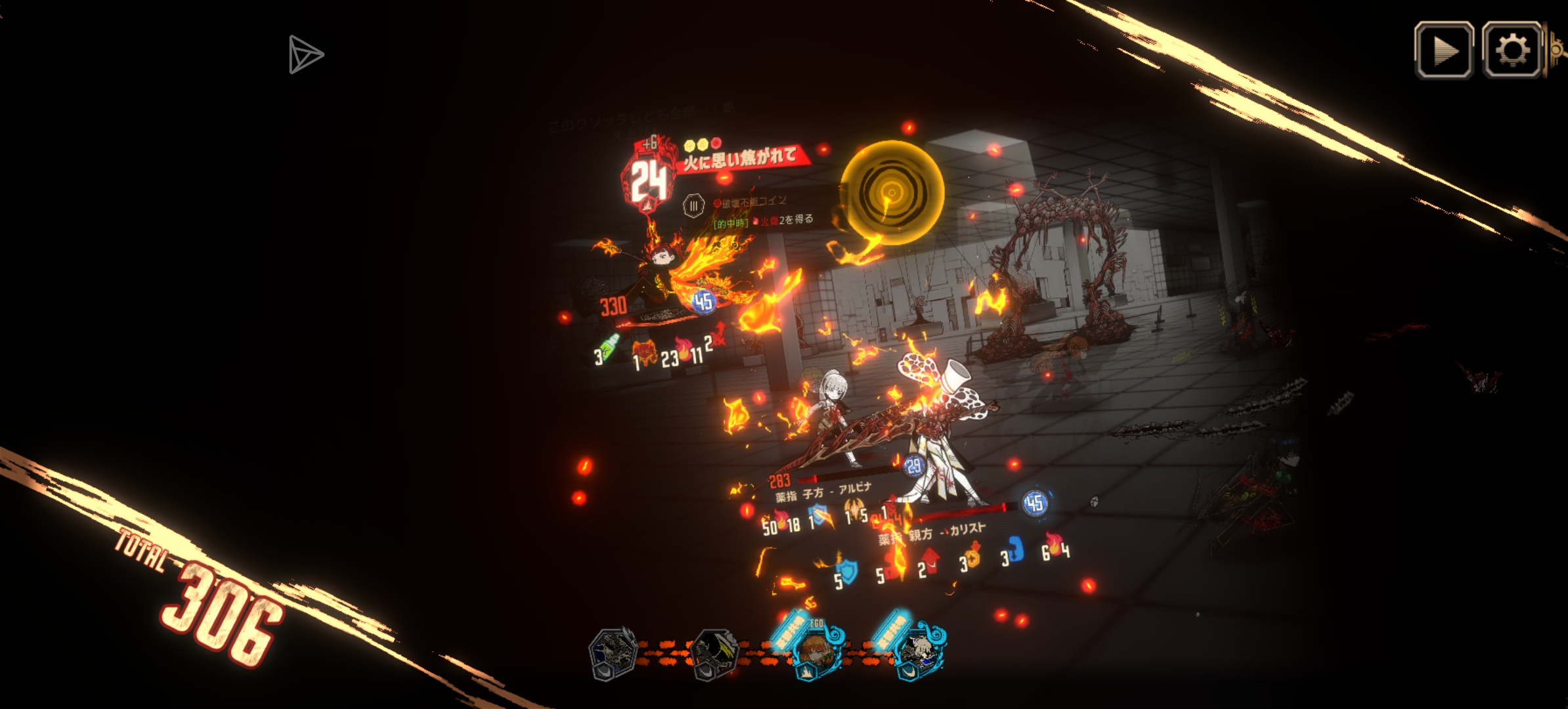Choose the gray skill portrait with dark-blue figure
This screenshot has height=709, width=1568.
click(613, 653)
